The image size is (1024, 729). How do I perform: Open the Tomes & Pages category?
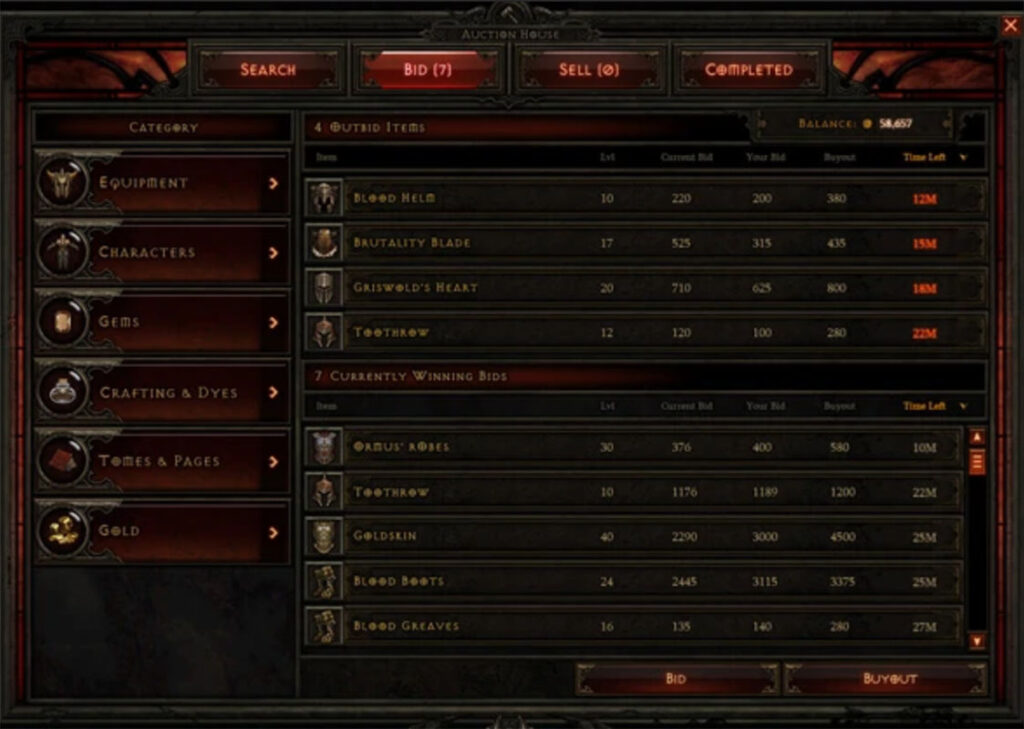click(x=162, y=461)
